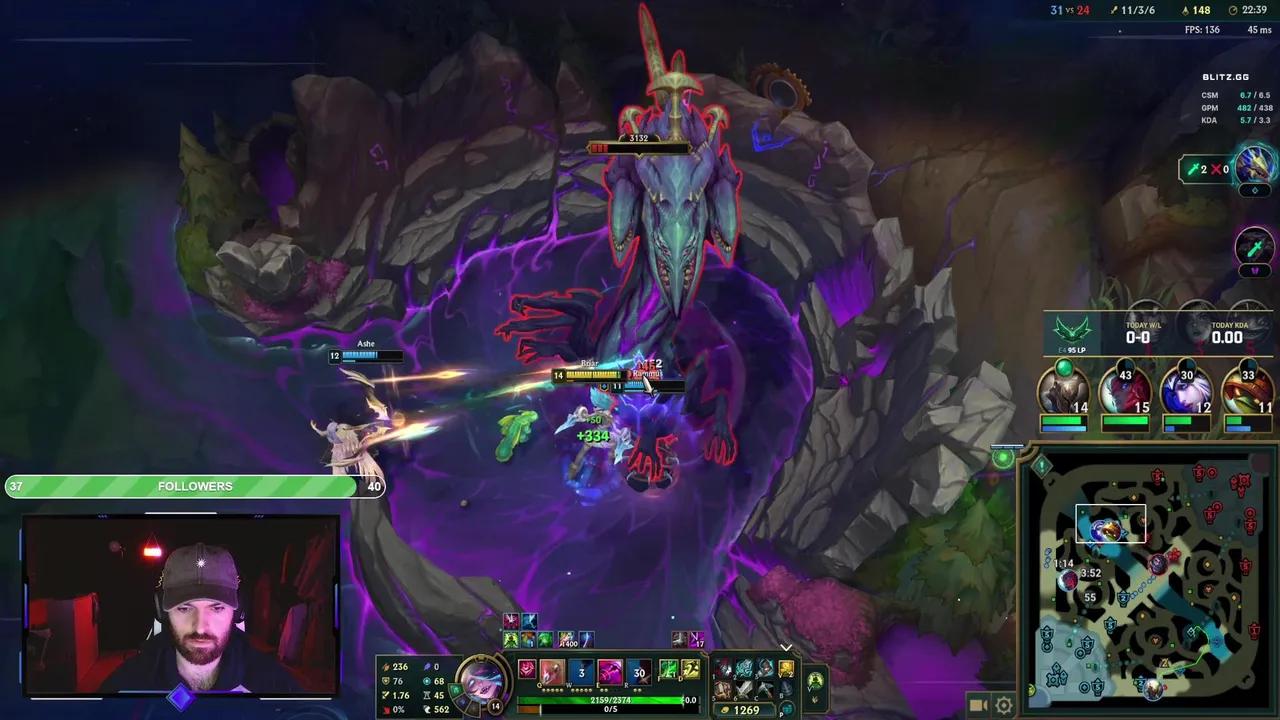
Task: Activate the R ultimate icon showing 30
Action: pos(638,670)
